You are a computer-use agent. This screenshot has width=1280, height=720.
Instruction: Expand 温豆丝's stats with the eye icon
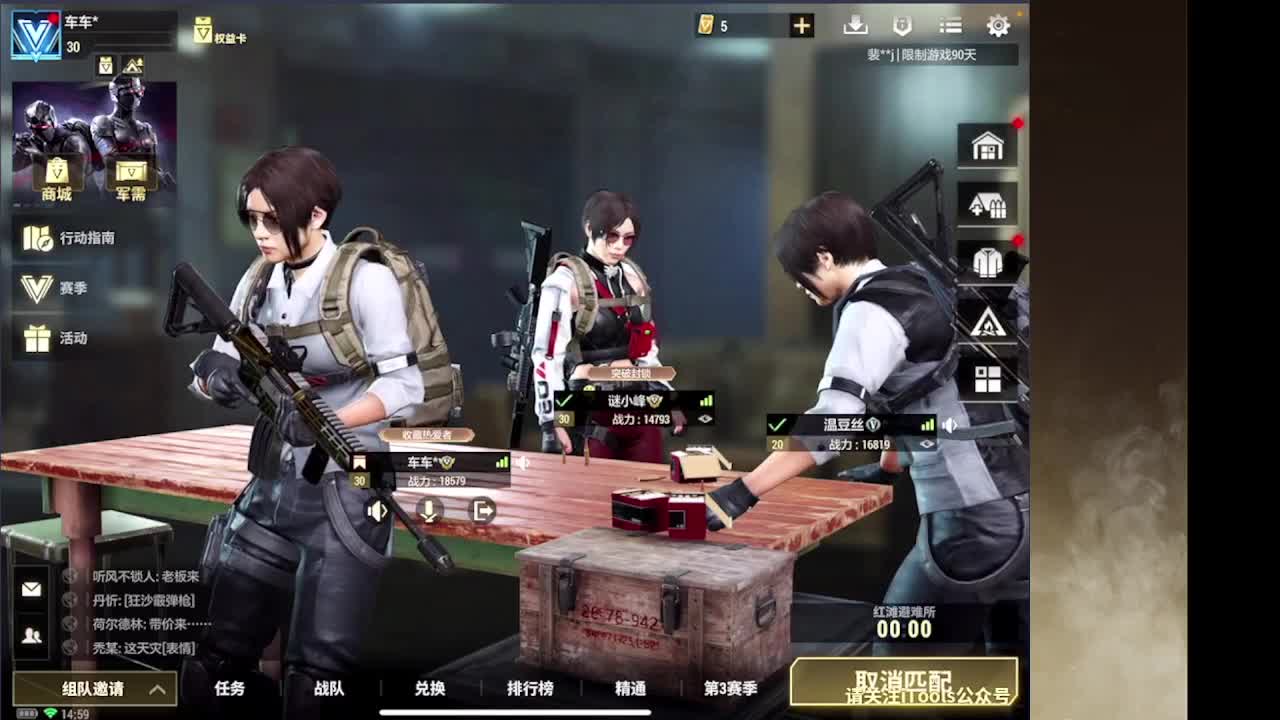[x=927, y=444]
